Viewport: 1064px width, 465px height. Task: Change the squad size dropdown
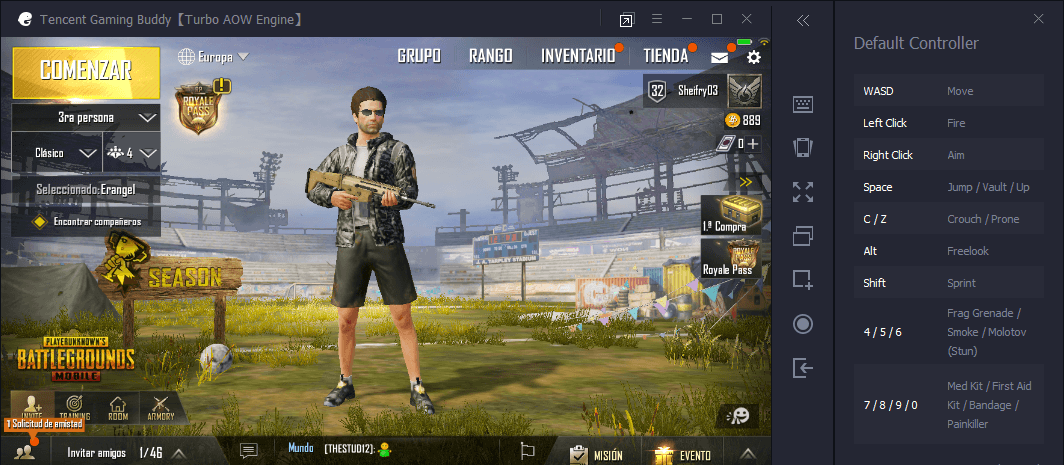(x=132, y=153)
